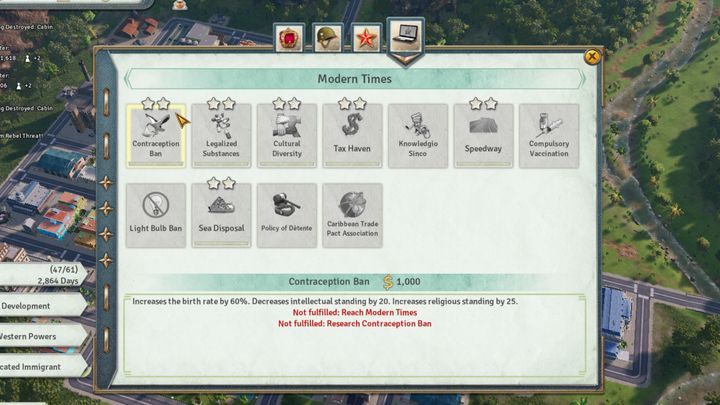Select the Contraception Ban edict
The width and height of the screenshot is (720, 405).
click(x=155, y=136)
